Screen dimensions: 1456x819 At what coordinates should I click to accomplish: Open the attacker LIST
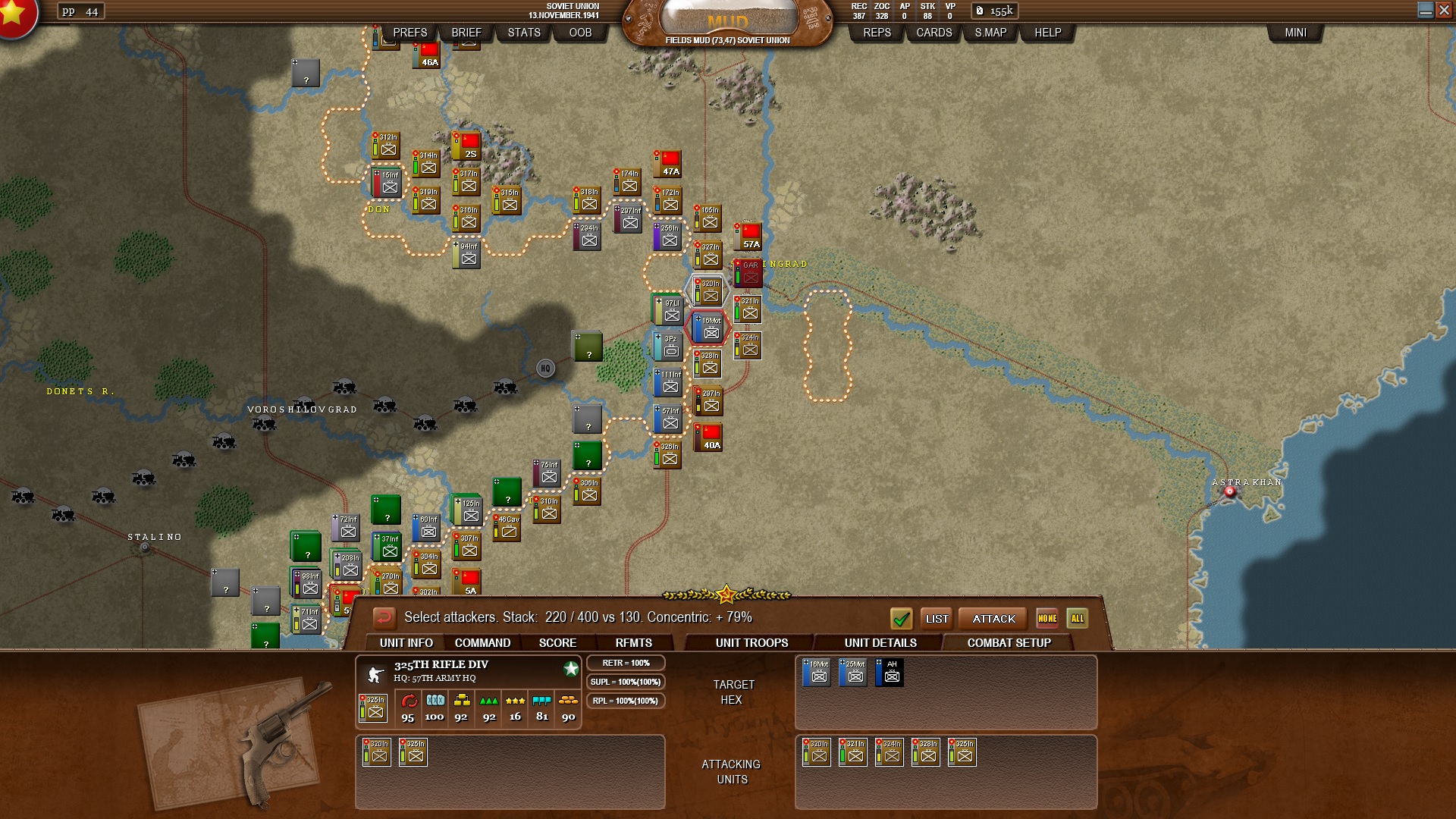click(937, 619)
